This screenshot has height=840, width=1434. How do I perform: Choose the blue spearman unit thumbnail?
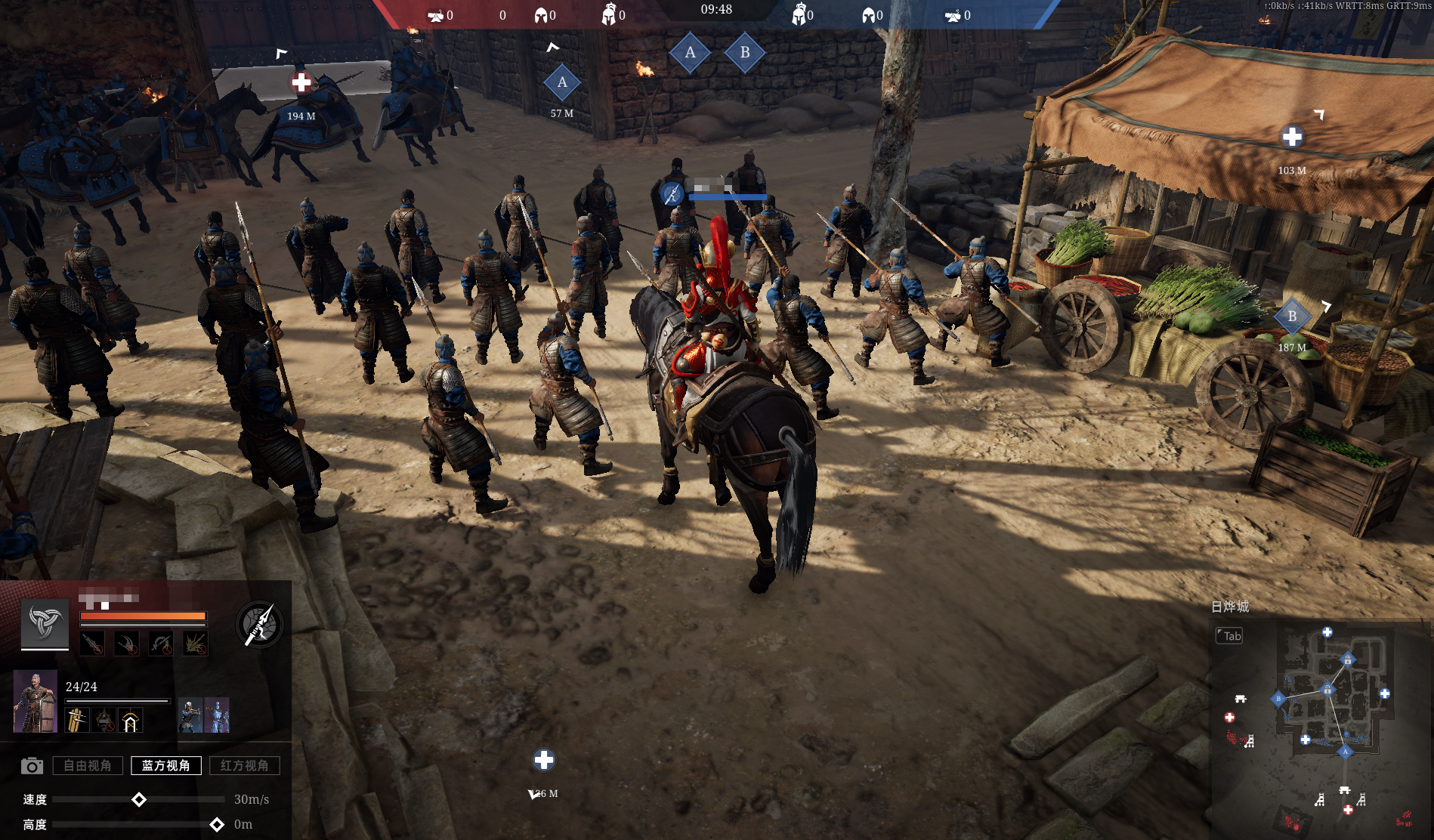click(x=218, y=715)
